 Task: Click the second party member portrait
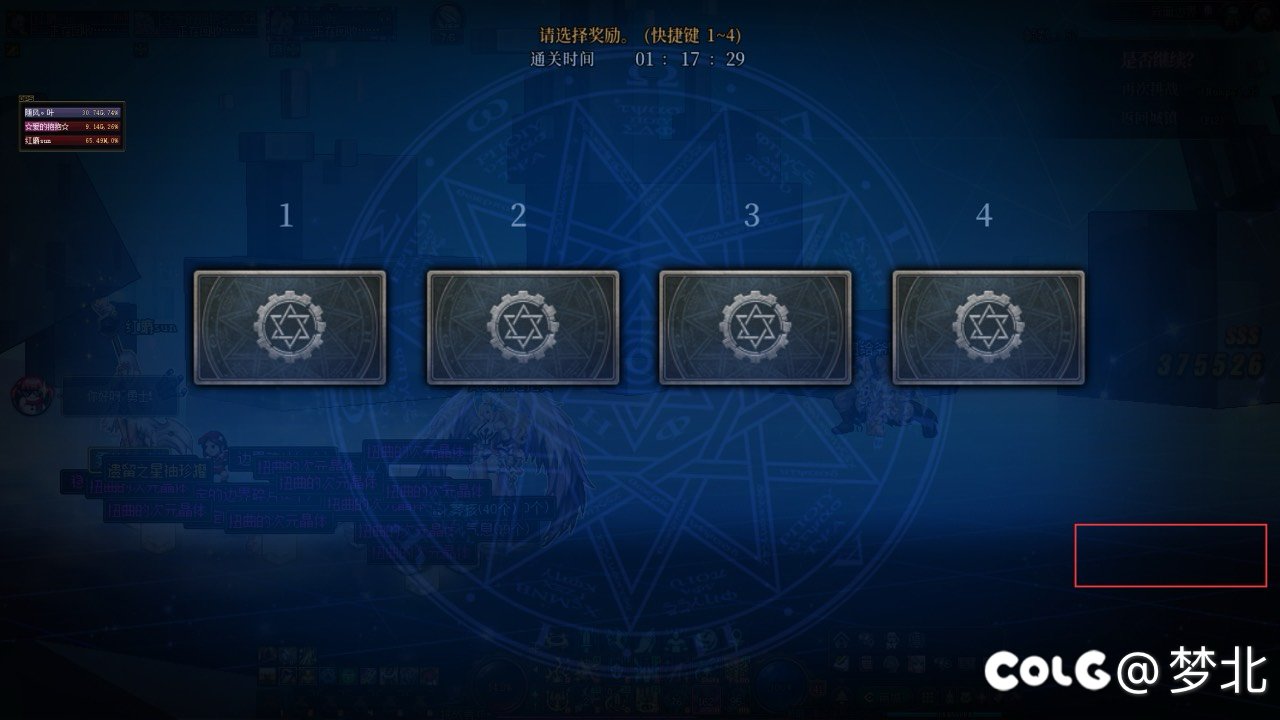[145, 22]
